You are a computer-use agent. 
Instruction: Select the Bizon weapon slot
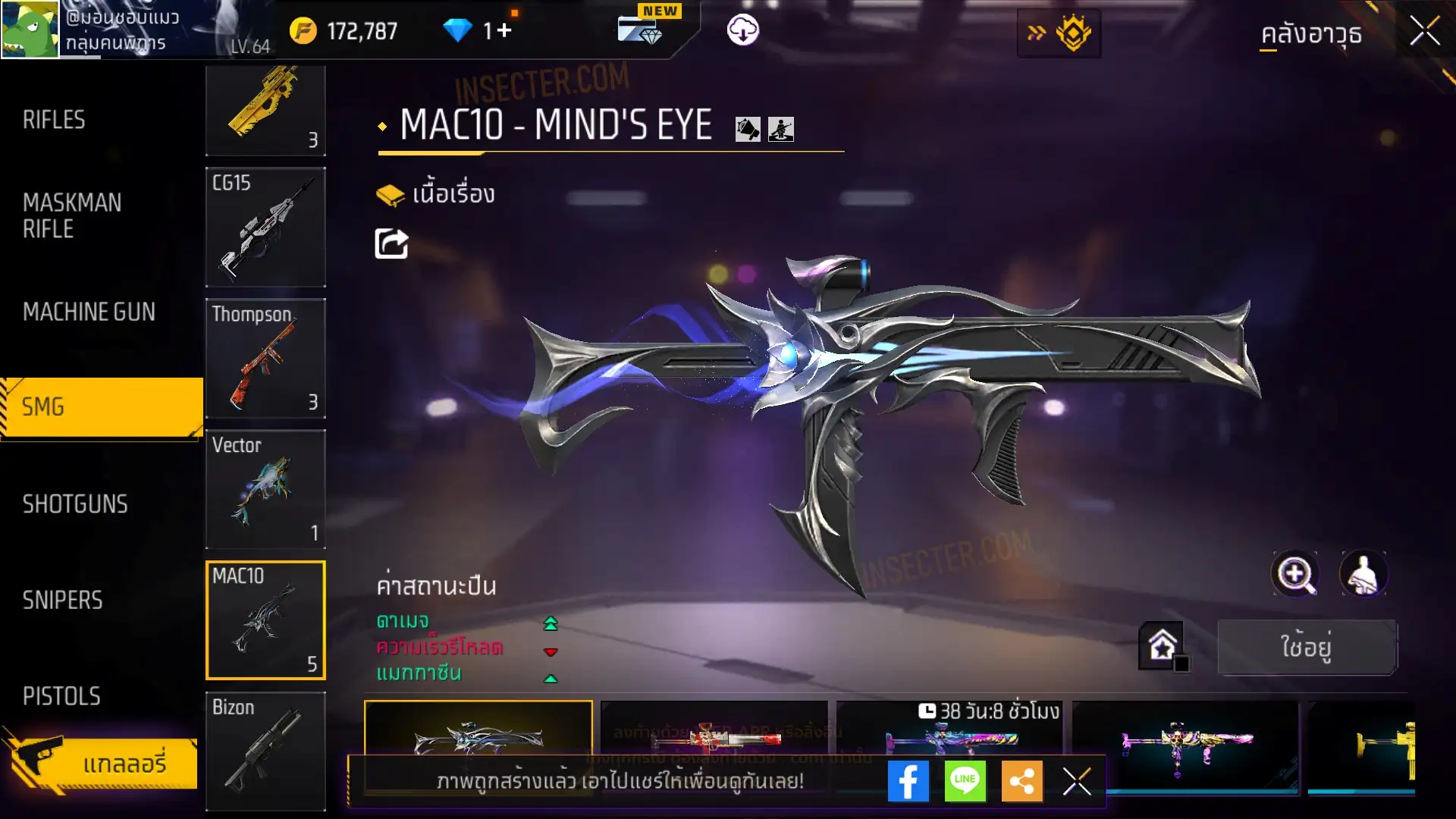[265, 751]
